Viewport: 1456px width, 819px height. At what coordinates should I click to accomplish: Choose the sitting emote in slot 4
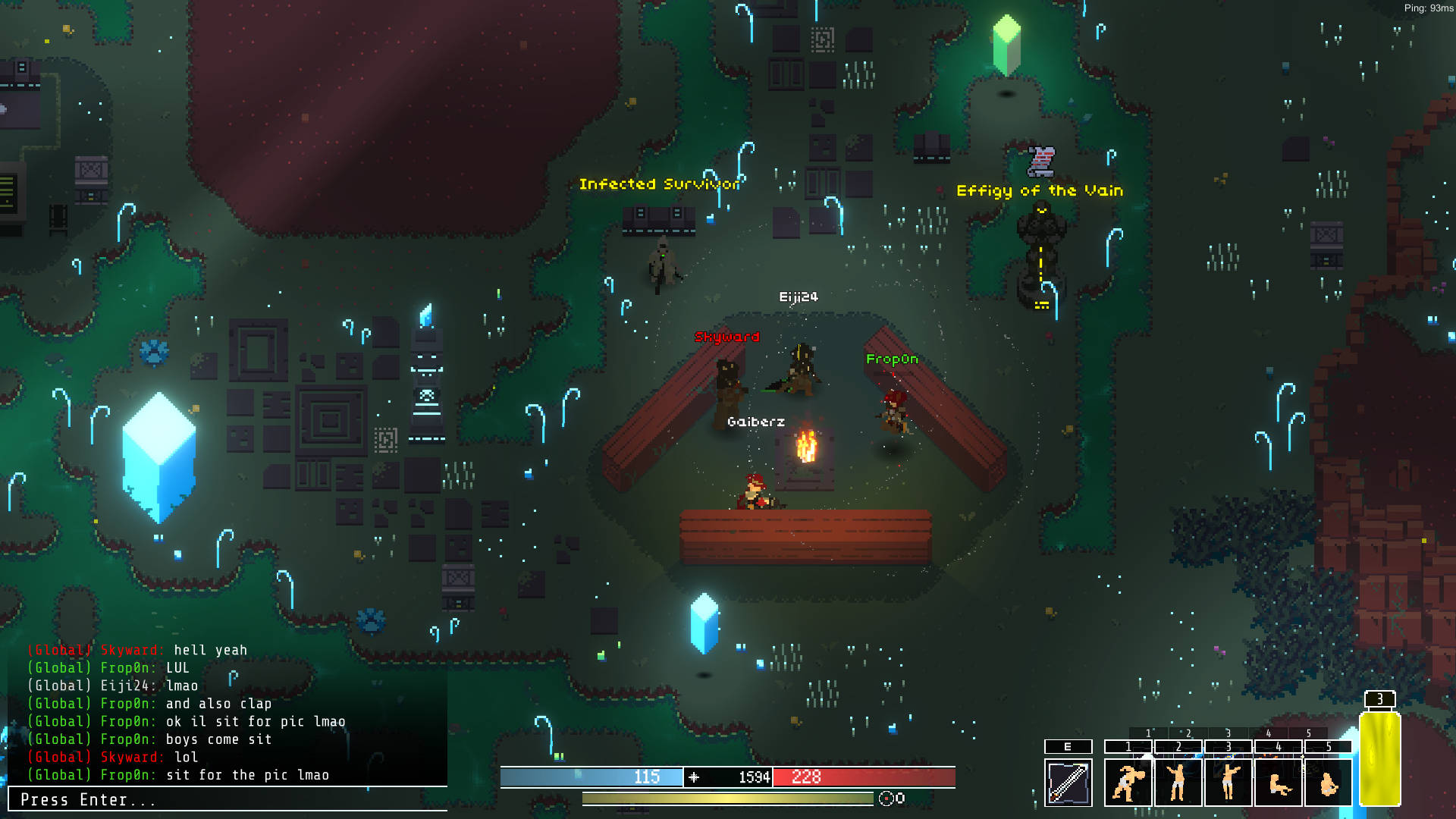(1278, 782)
